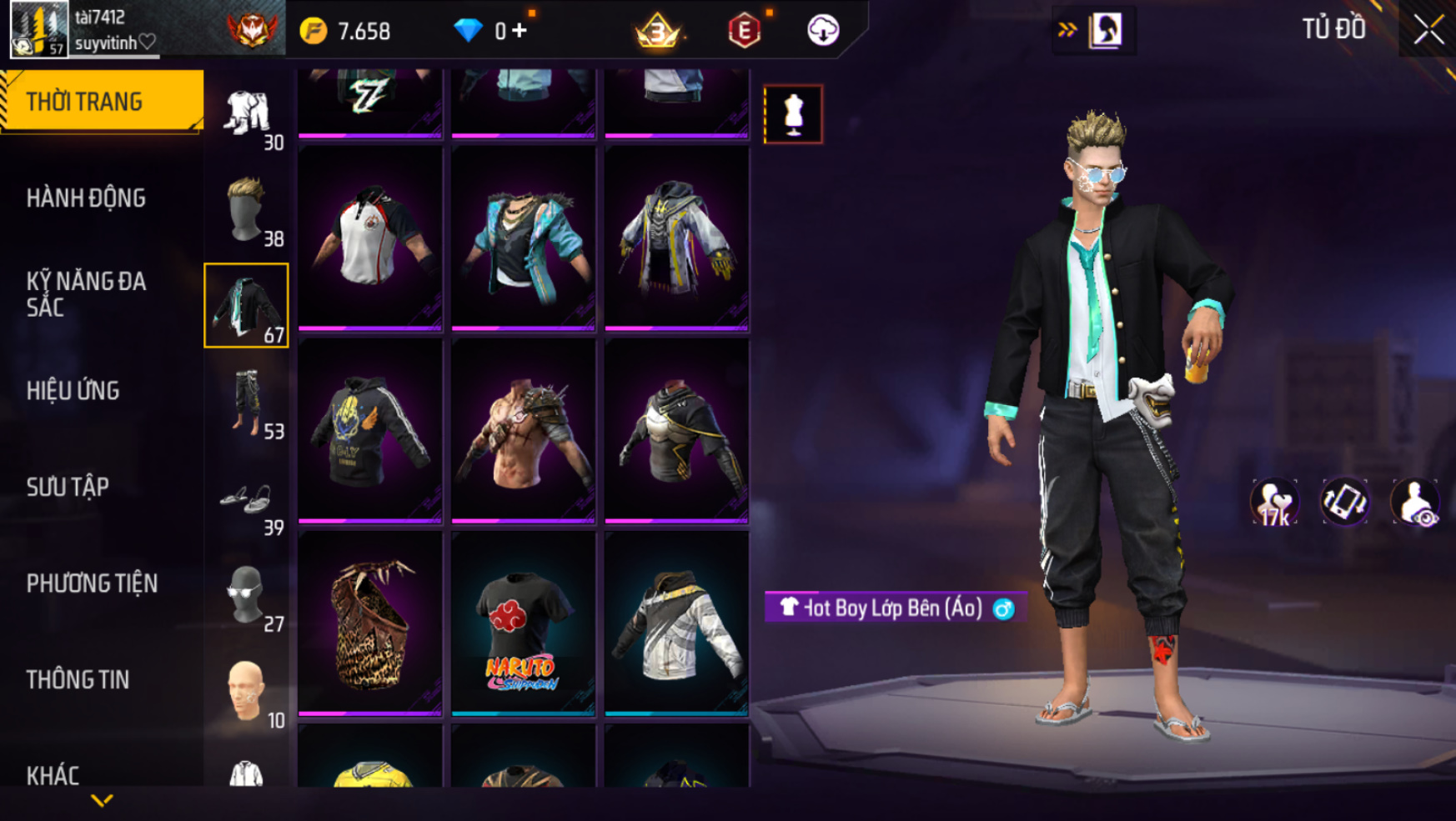Switch to Kỹ Năng Đa Sắc section
Viewport: 1456px width, 821px height.
tap(86, 294)
